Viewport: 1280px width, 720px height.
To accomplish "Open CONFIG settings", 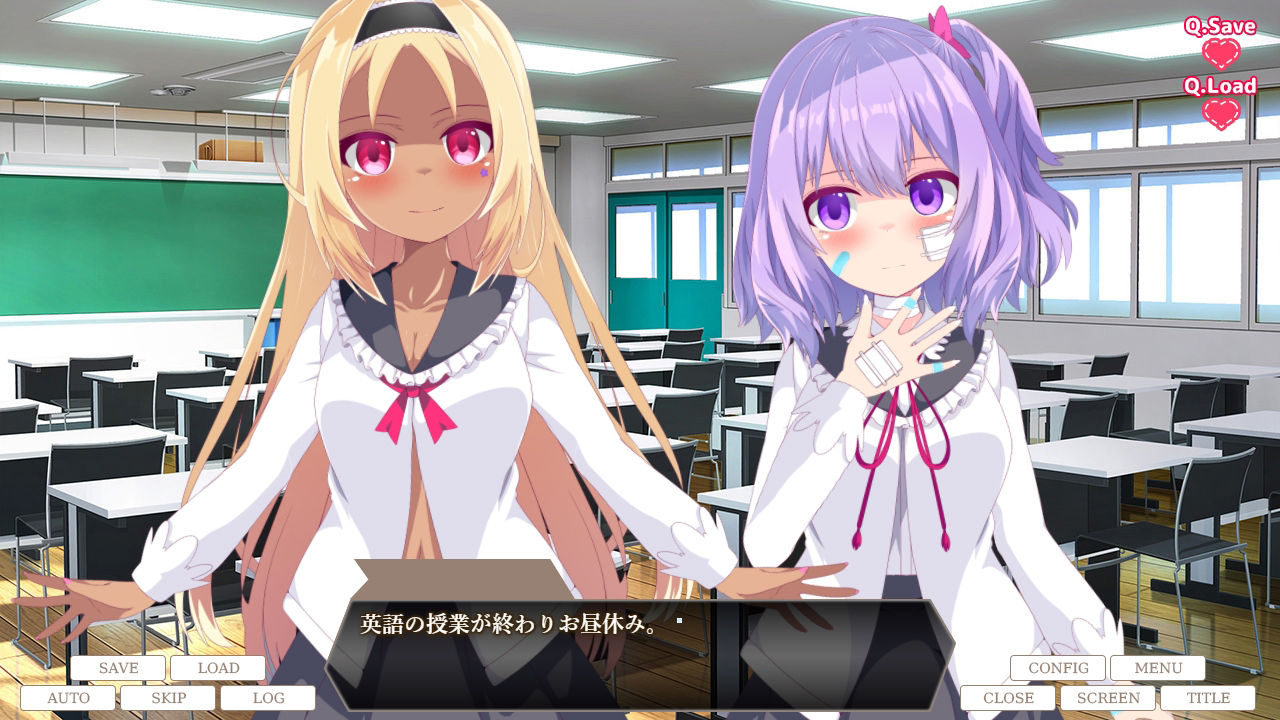I will click(1056, 667).
